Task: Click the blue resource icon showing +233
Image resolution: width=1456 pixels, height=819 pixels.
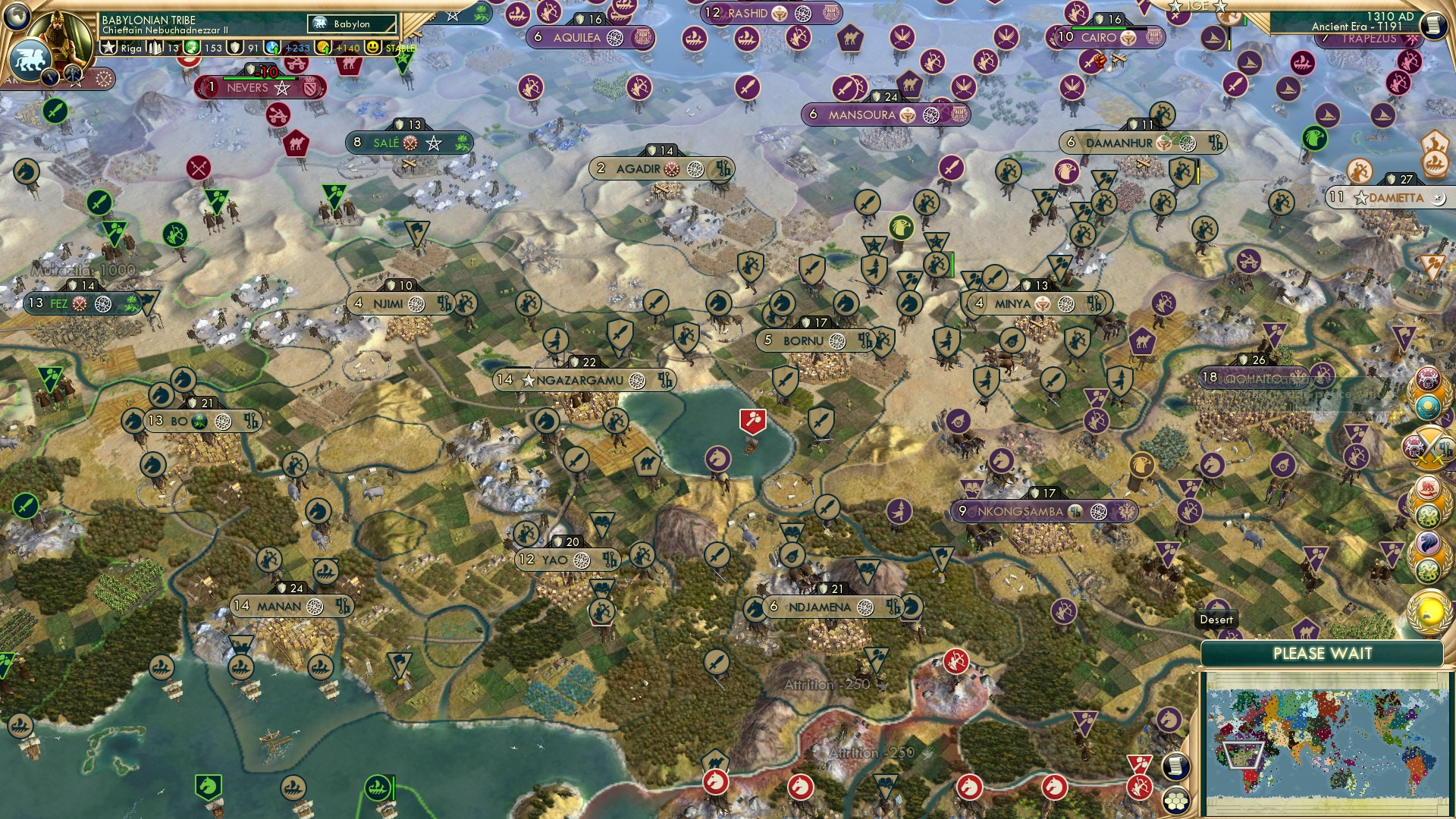Action: point(272,47)
